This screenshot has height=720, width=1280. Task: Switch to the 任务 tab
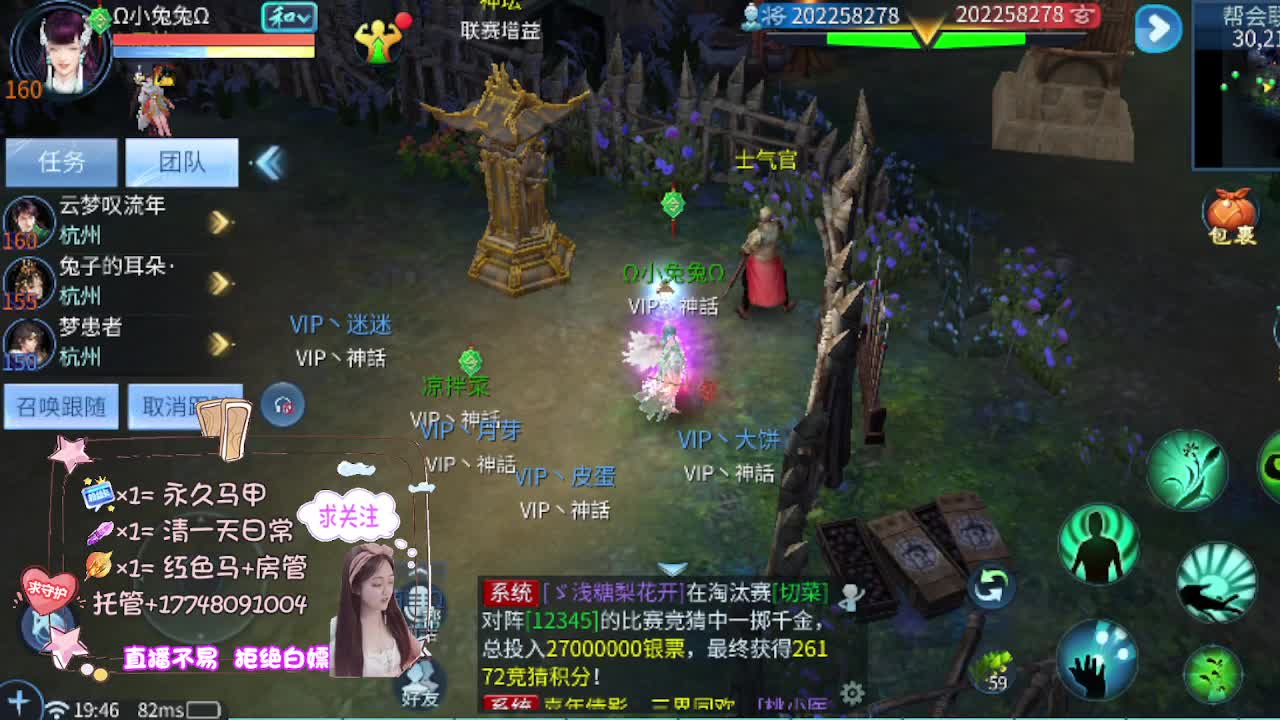tap(62, 162)
